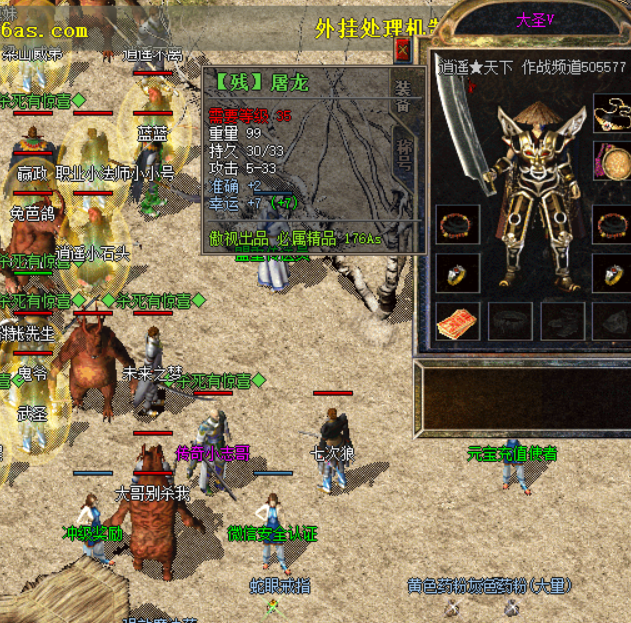The image size is (631, 623).
Task: Close the character equipment panel
Action: point(403,50)
